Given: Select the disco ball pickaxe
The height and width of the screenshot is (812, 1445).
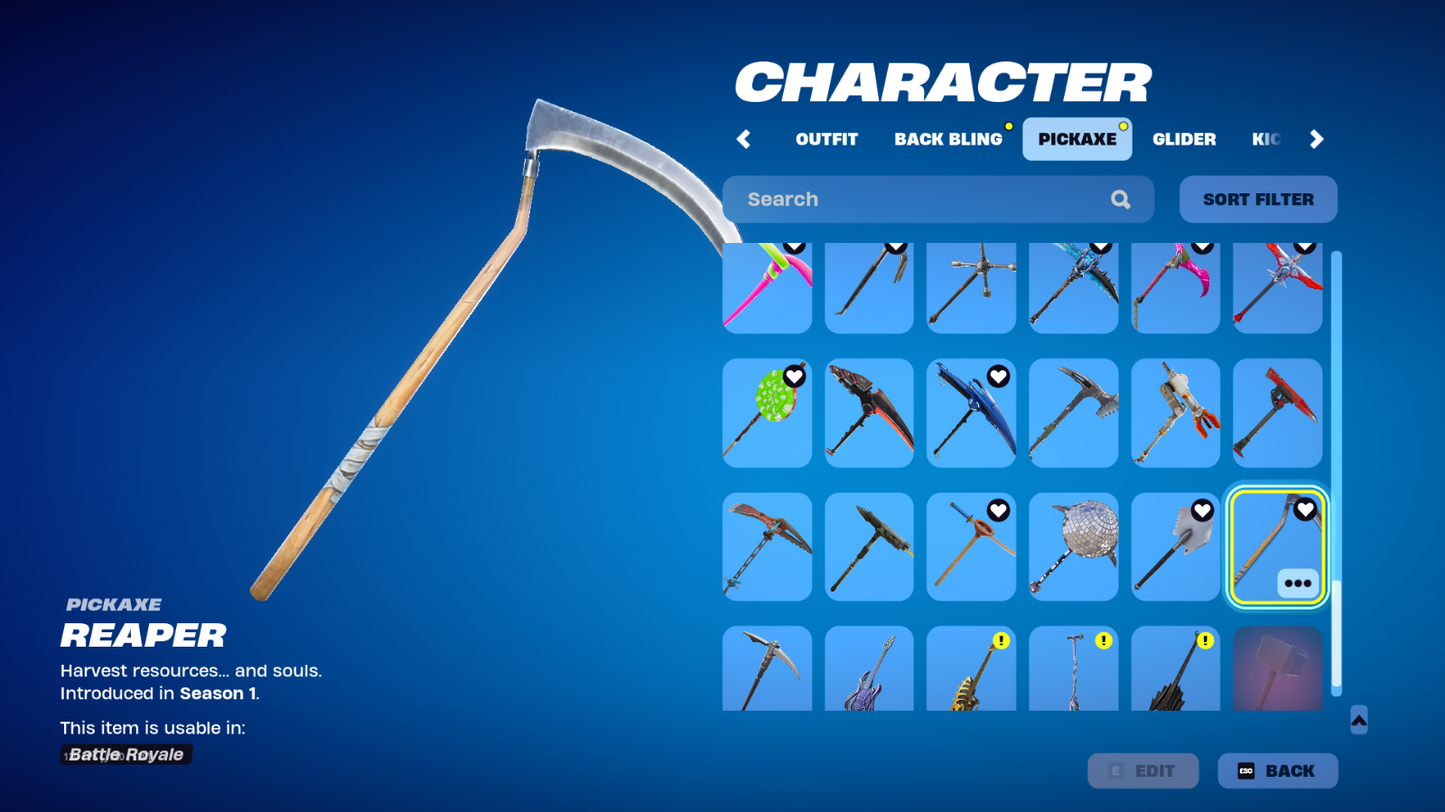Looking at the screenshot, I should 1072,546.
